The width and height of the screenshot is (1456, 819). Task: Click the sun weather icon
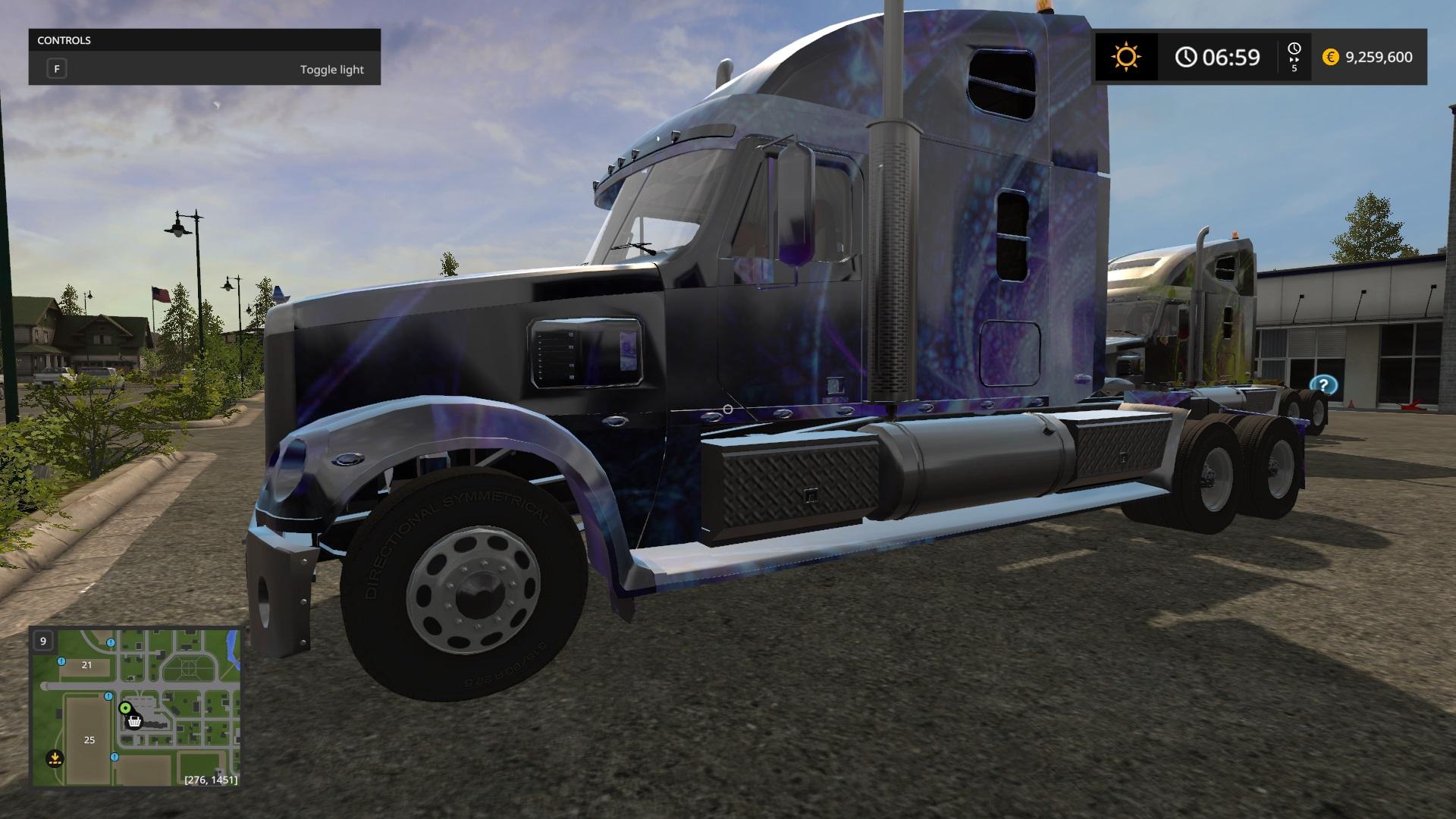point(1125,57)
